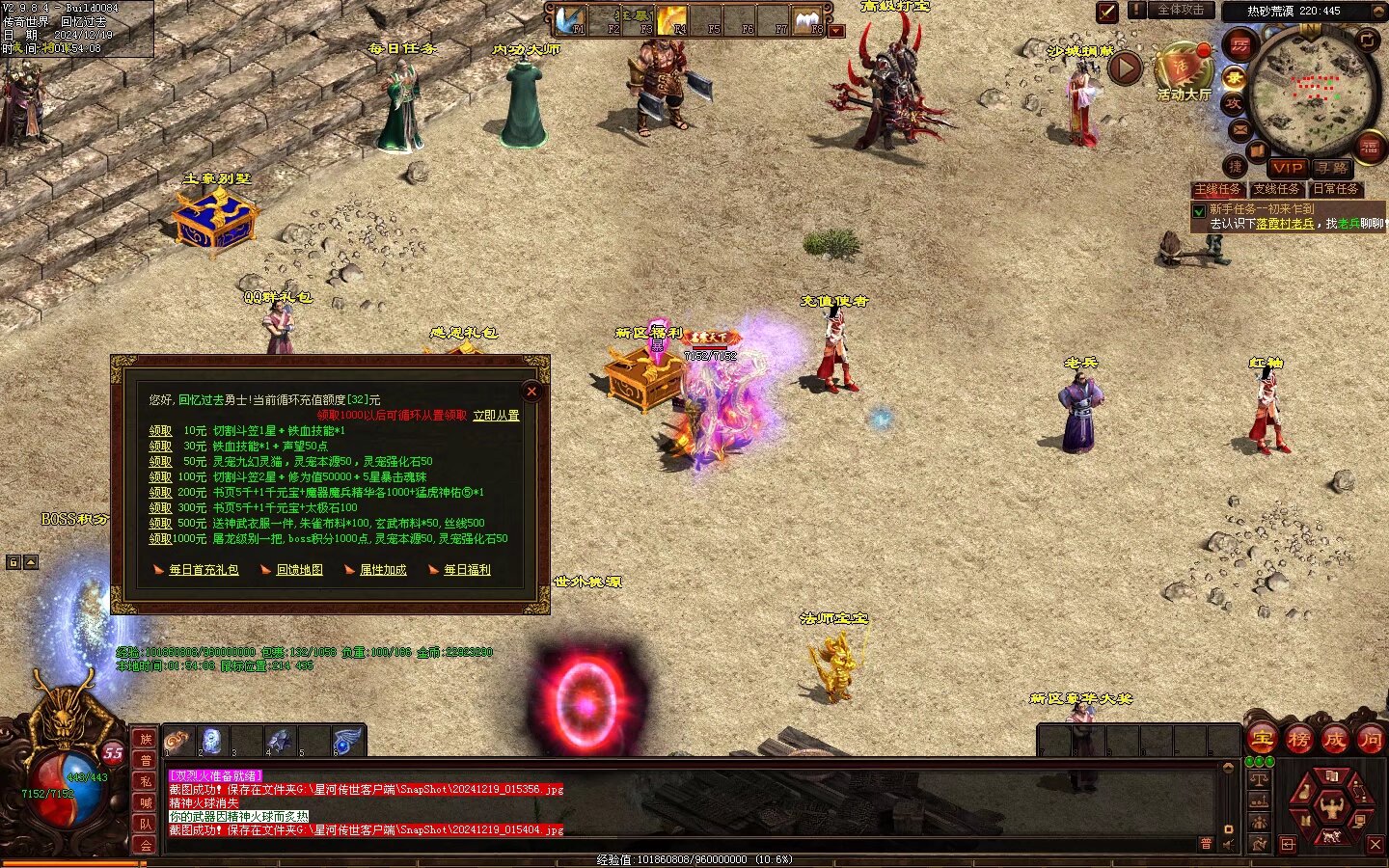Use the blue winged orb hotbar item
The image size is (1389, 868).
[346, 742]
